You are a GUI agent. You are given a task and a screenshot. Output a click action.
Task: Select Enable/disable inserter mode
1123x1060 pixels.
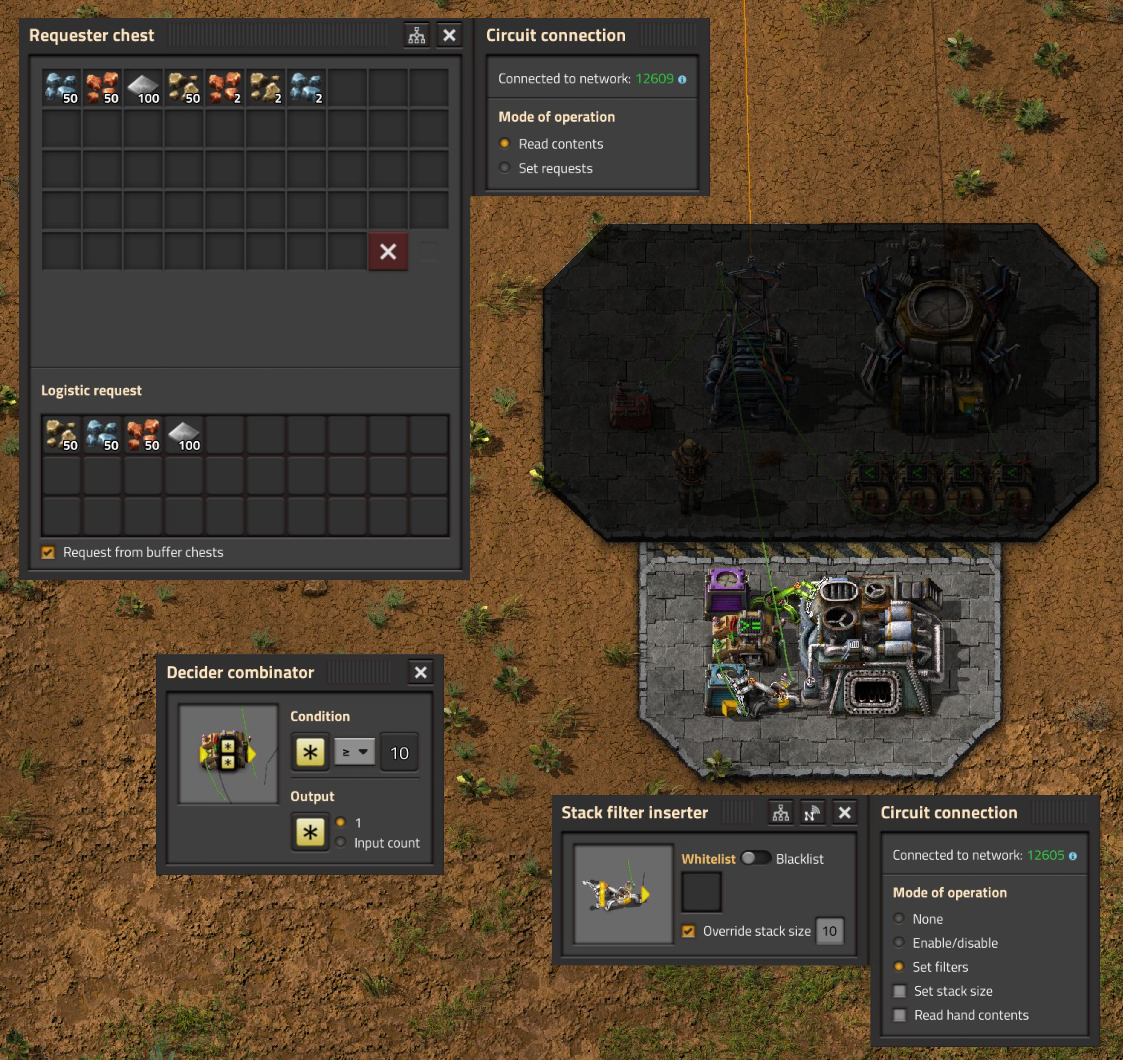pyautogui.click(x=899, y=943)
